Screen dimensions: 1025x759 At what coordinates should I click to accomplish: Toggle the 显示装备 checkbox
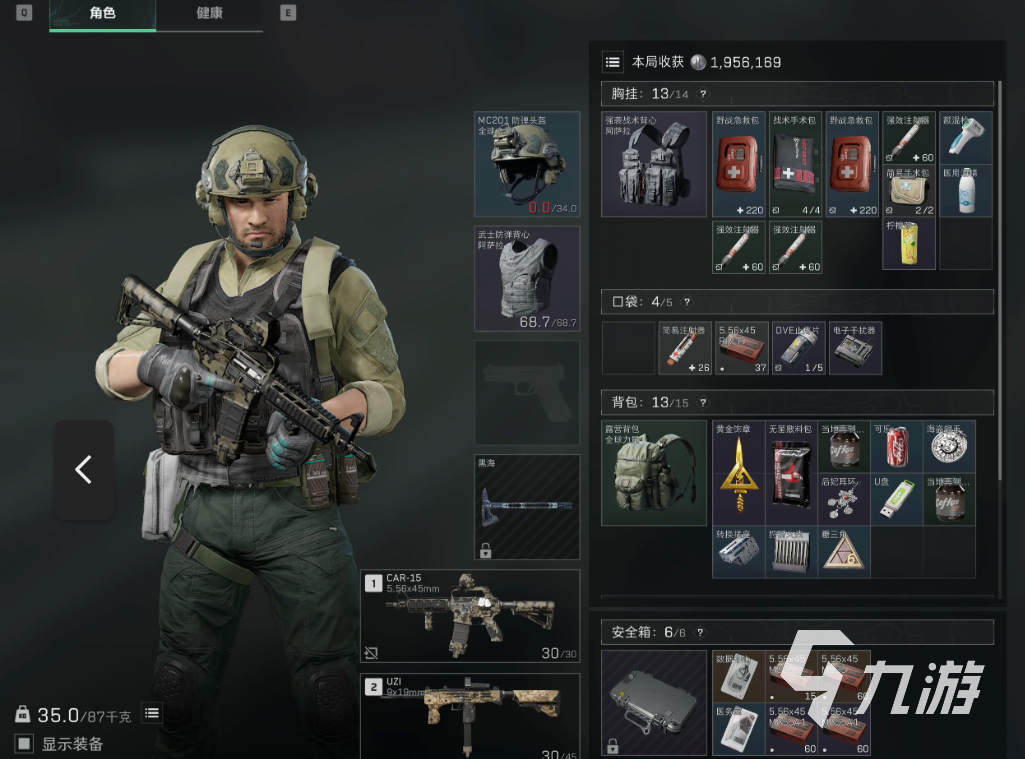click(24, 743)
